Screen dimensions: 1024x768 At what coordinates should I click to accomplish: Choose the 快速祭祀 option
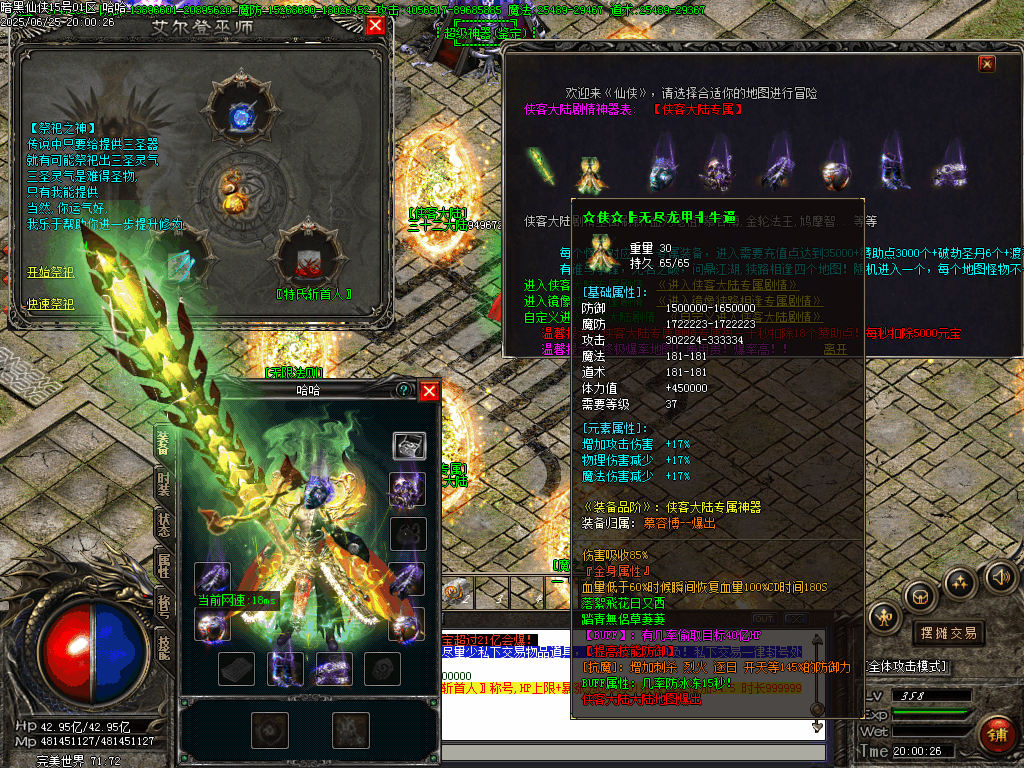(x=50, y=303)
